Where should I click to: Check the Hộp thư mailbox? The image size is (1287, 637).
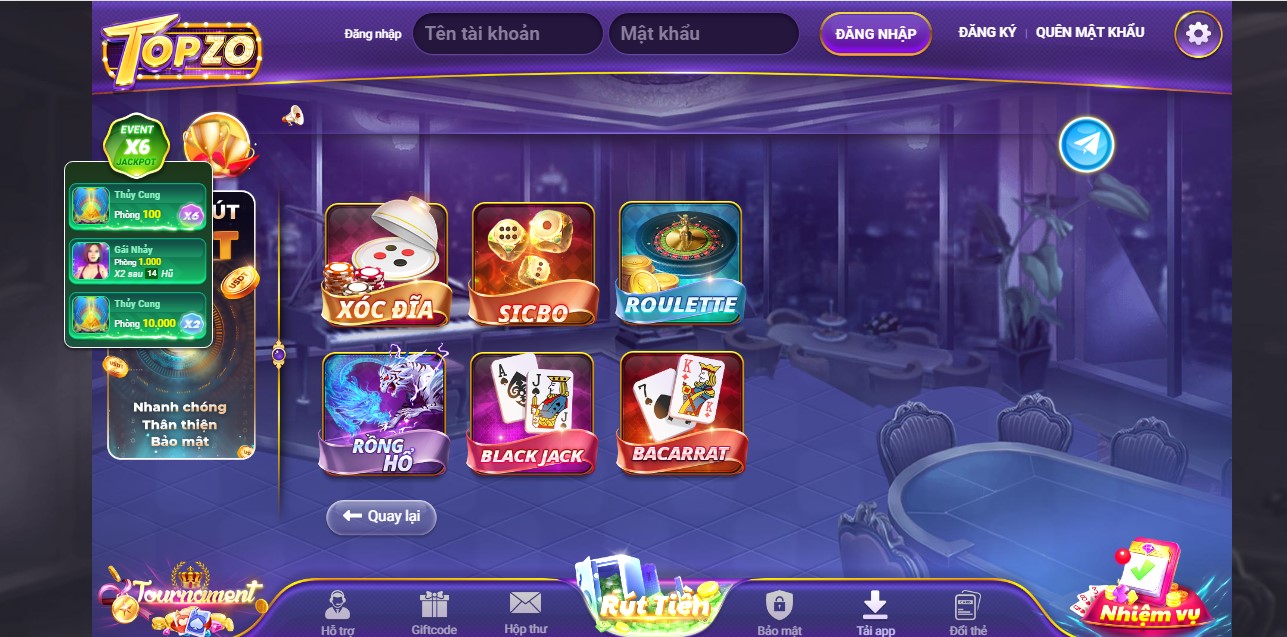[525, 610]
